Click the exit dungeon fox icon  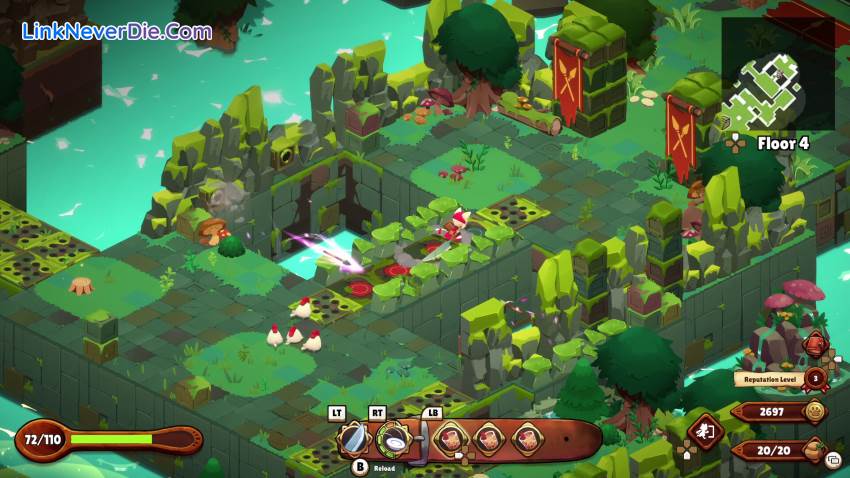[706, 433]
